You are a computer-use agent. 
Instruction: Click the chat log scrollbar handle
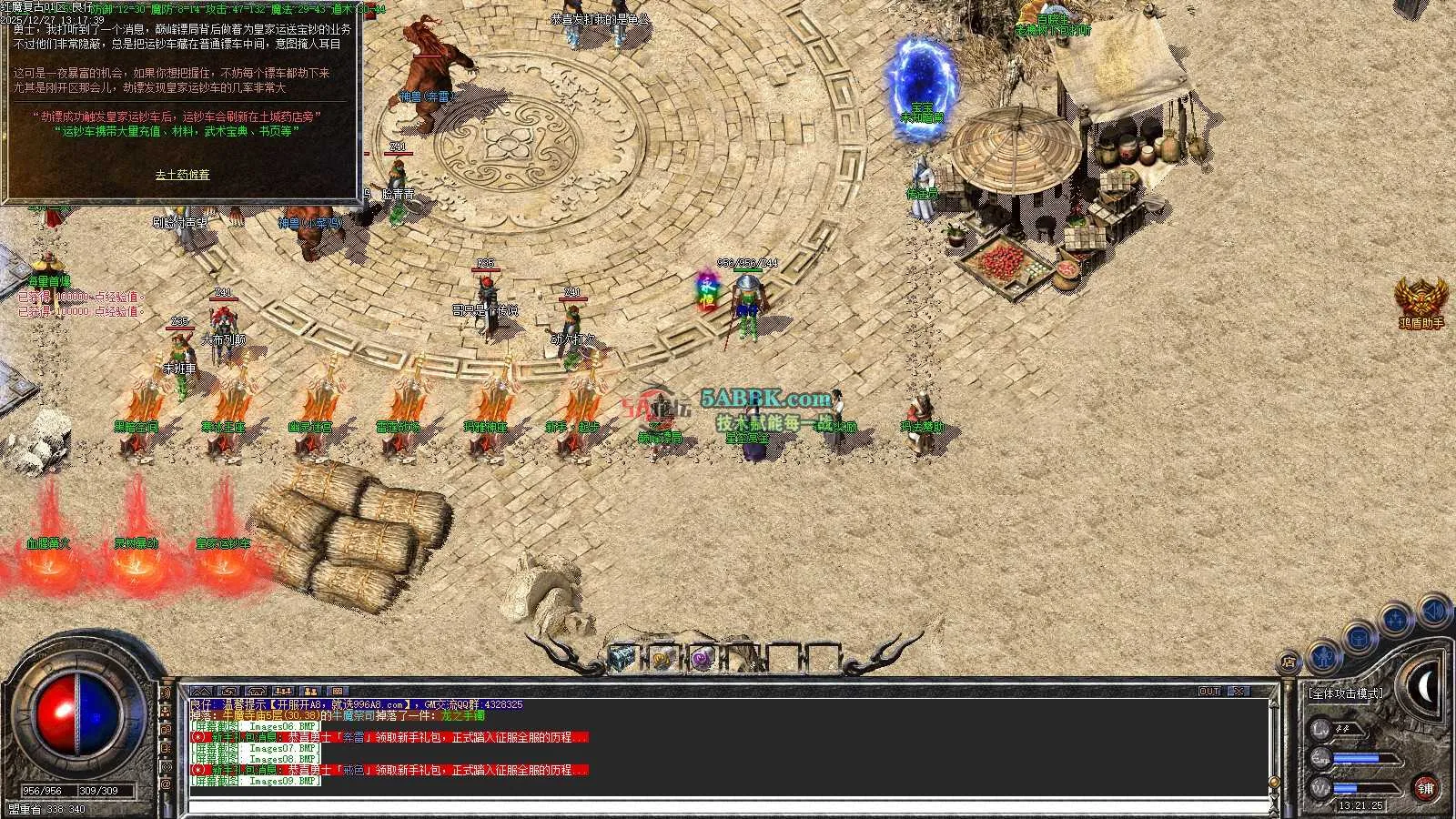(x=1274, y=781)
